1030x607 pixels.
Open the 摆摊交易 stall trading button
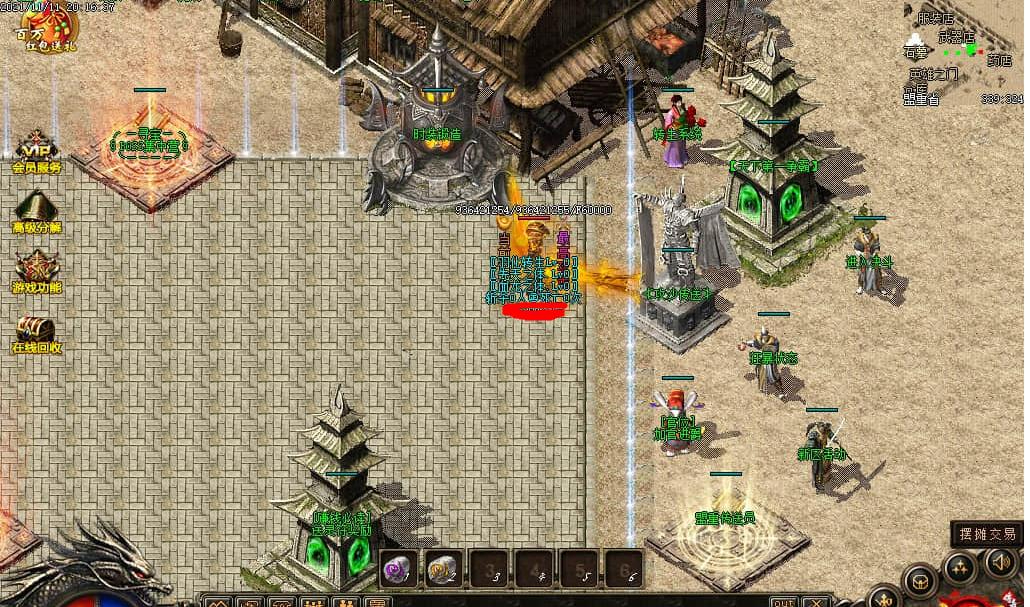986,534
